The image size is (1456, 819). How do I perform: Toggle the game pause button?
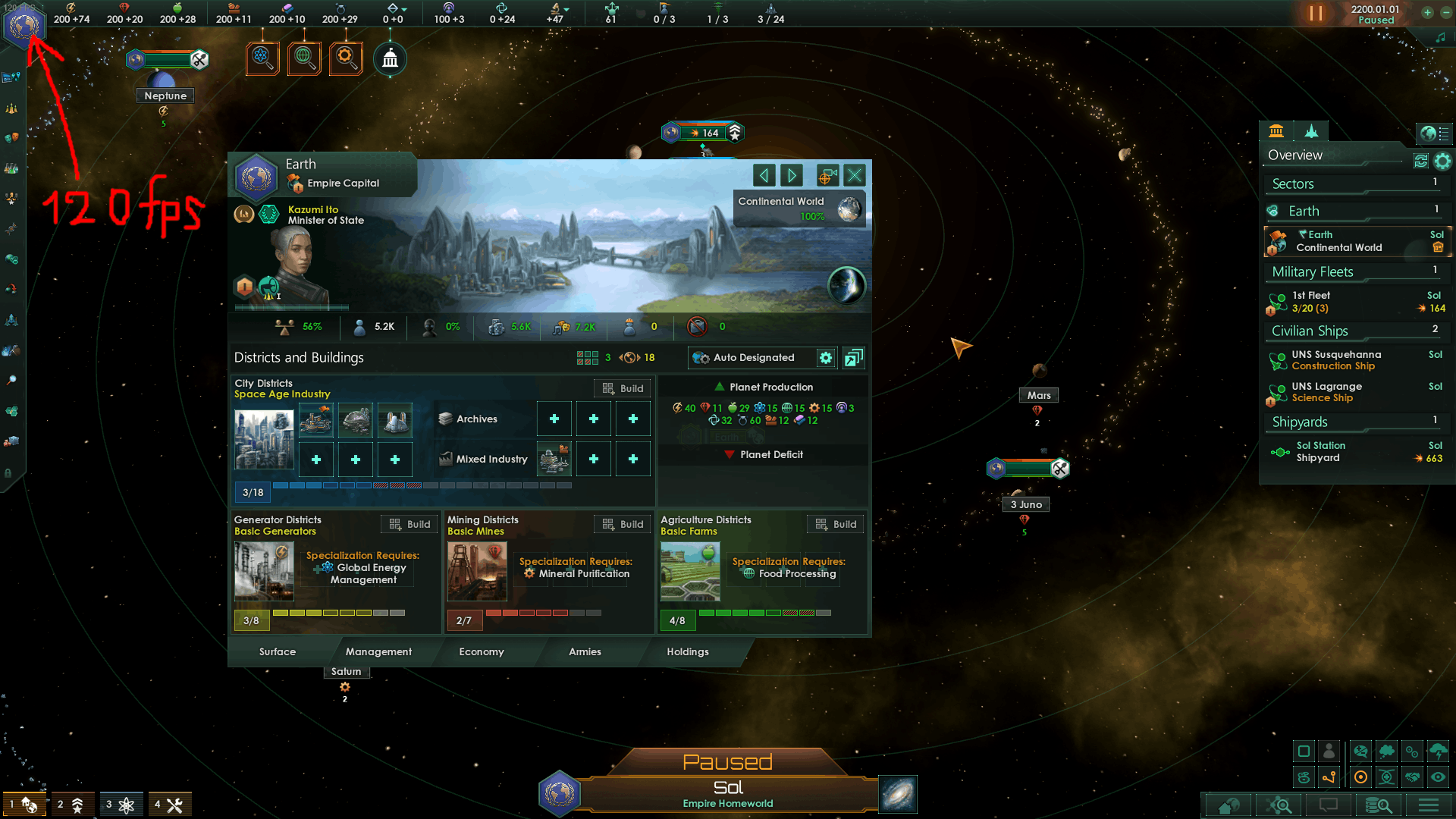pos(1316,14)
